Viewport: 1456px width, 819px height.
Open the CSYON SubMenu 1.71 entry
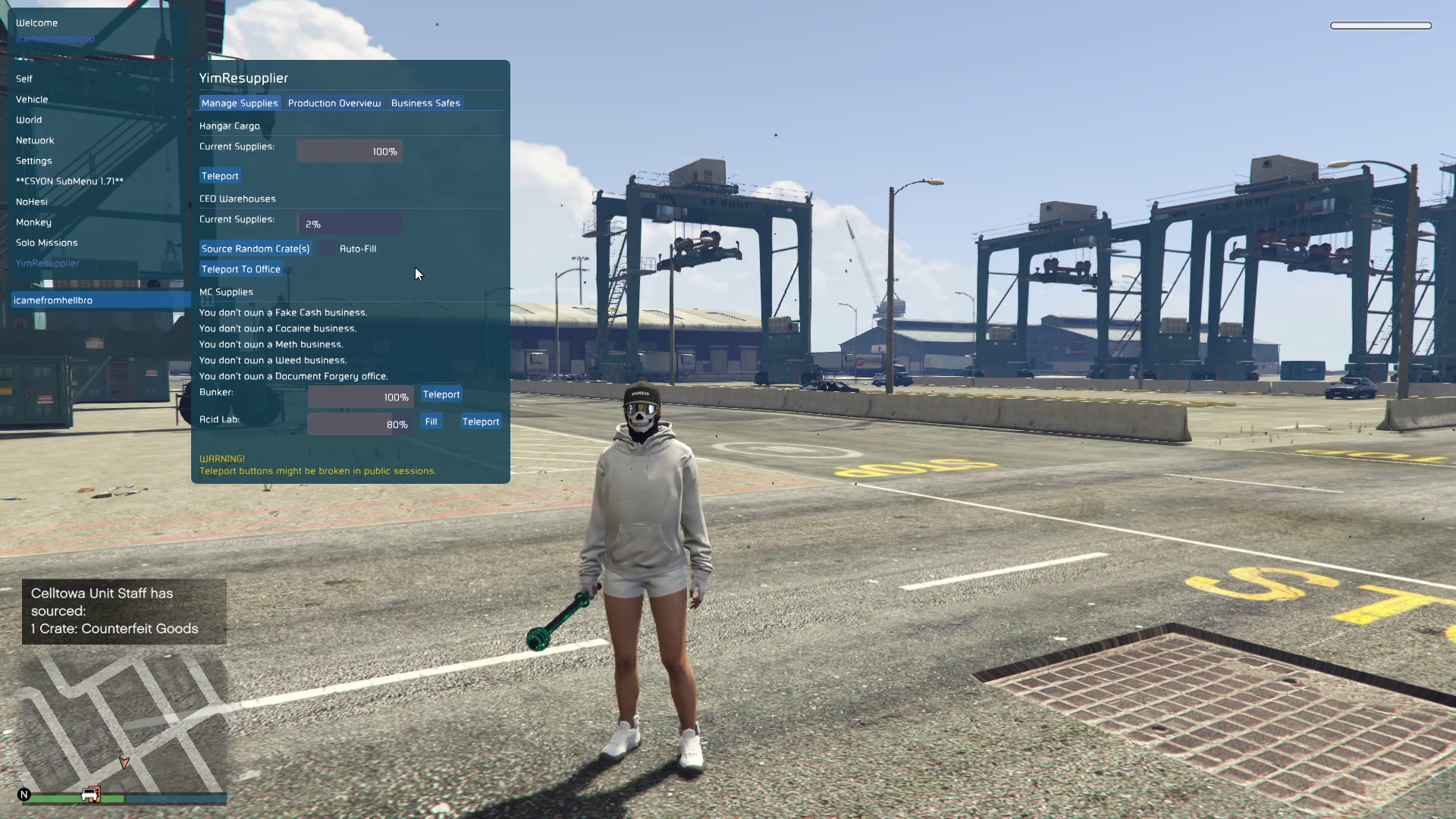70,181
